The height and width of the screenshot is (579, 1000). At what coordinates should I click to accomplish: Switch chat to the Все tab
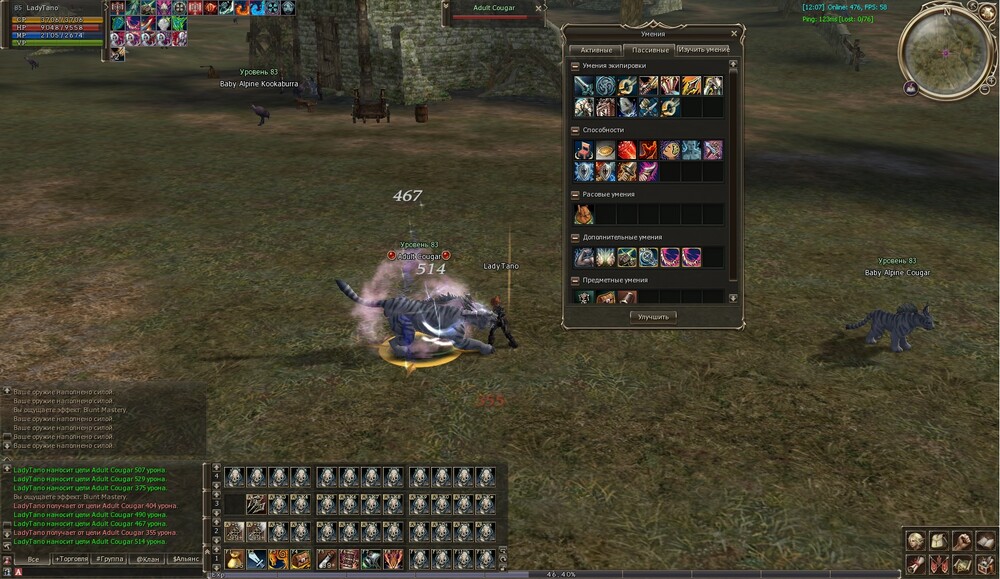pos(33,559)
